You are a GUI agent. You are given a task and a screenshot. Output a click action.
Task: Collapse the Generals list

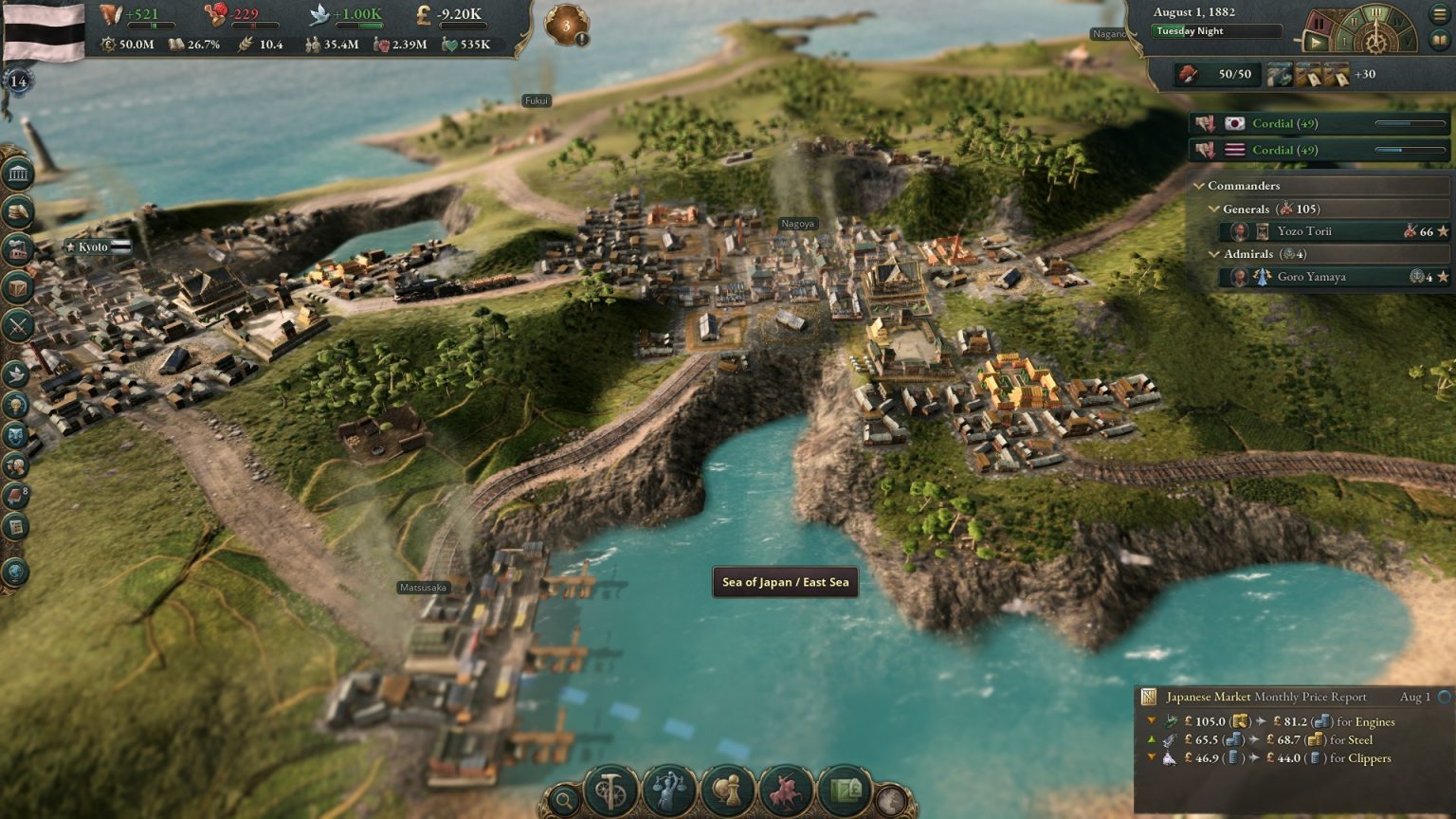tap(1213, 209)
